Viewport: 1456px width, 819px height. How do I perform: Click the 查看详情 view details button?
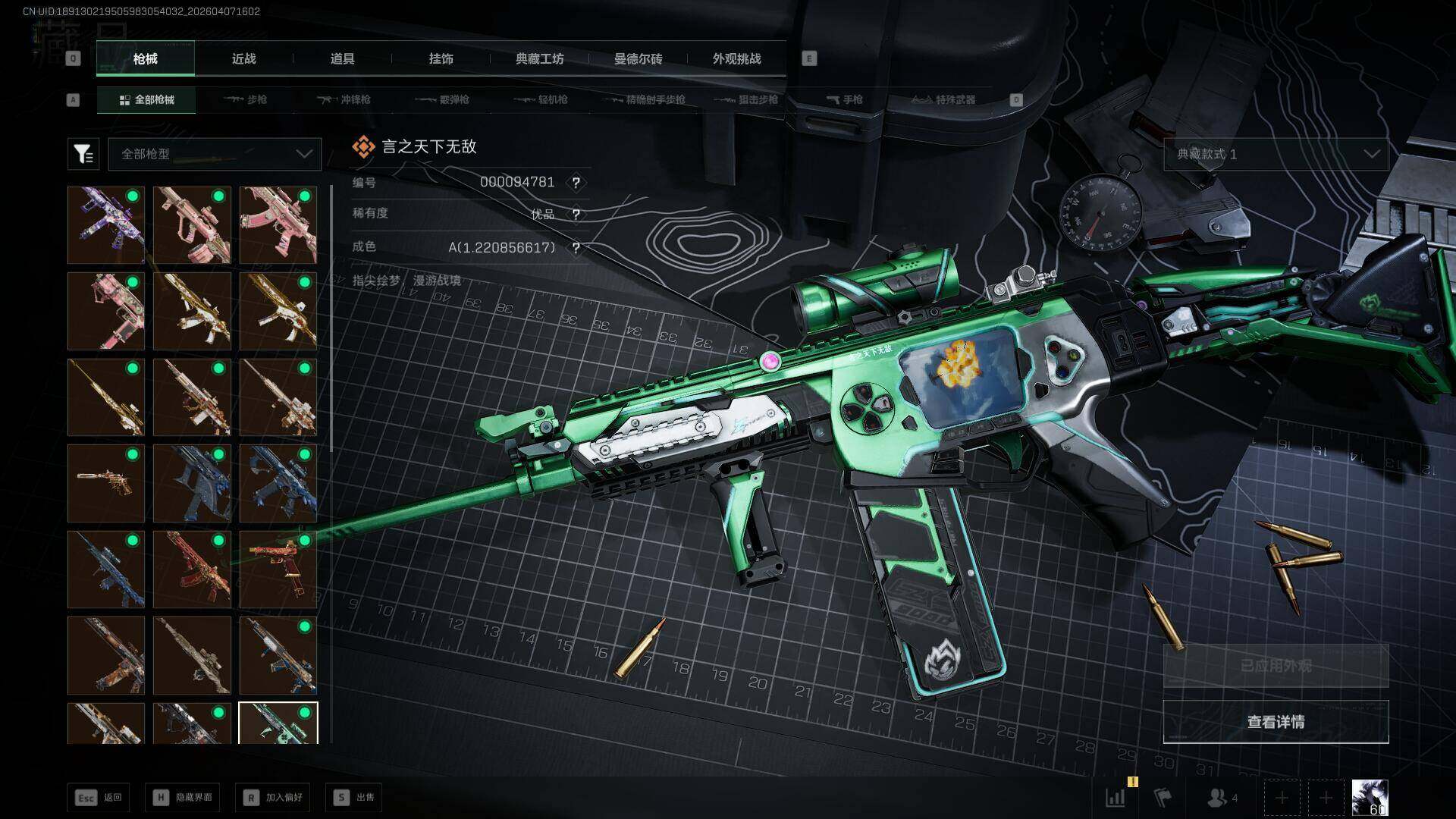point(1276,722)
